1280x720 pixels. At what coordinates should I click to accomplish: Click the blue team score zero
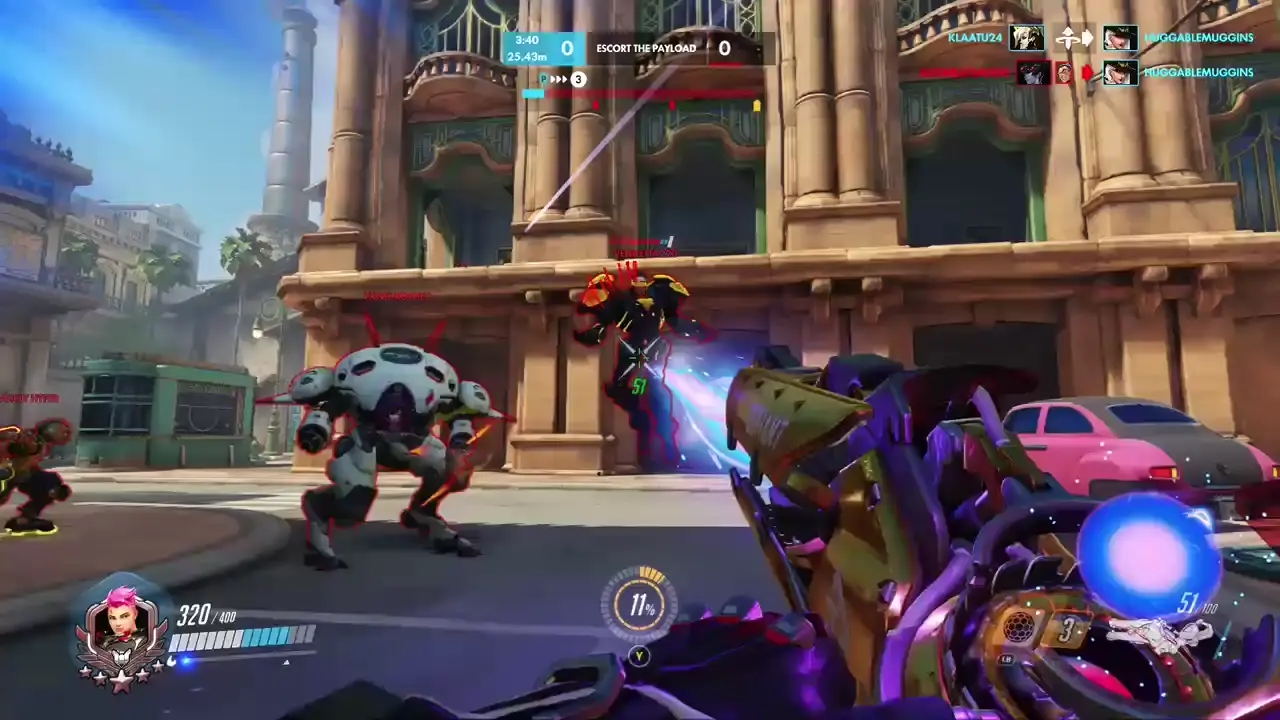point(567,48)
